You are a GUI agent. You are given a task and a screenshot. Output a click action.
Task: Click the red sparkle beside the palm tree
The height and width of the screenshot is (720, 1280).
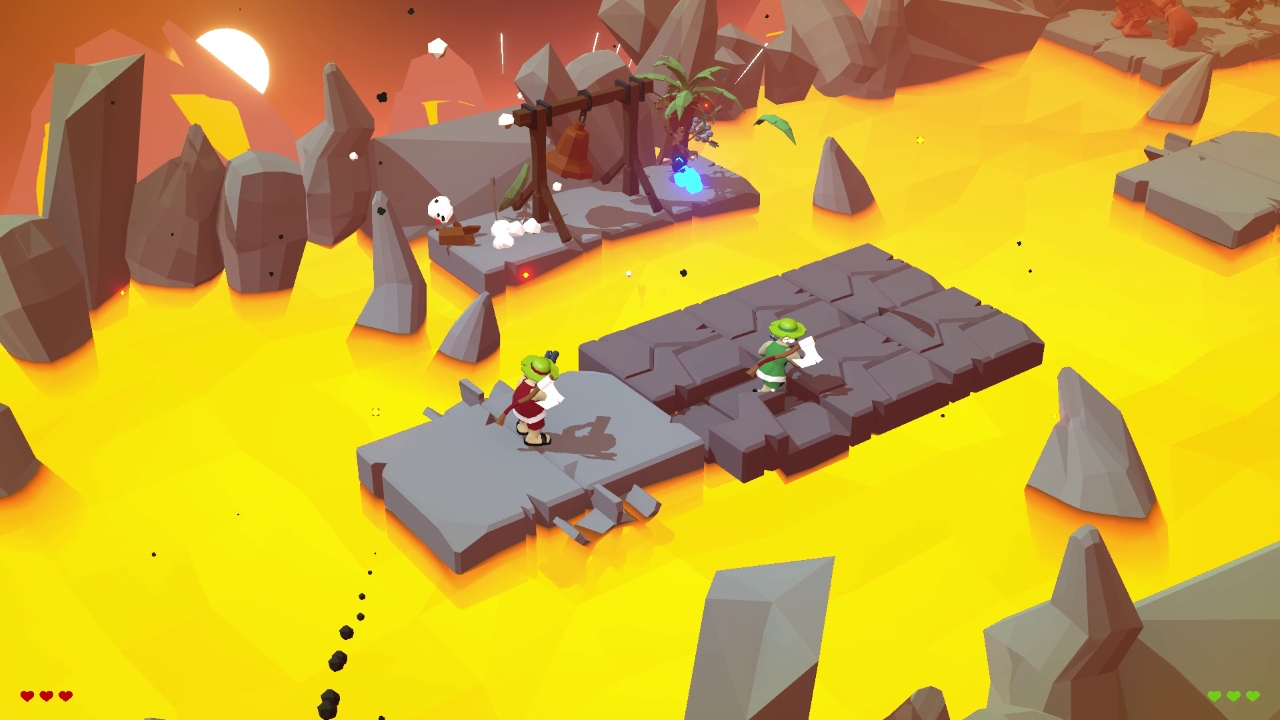tap(705, 104)
